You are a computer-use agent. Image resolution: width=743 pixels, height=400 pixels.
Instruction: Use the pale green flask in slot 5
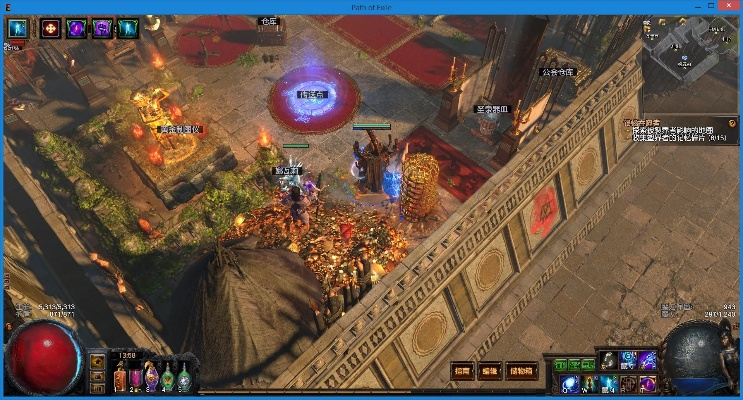pyautogui.click(x=182, y=378)
